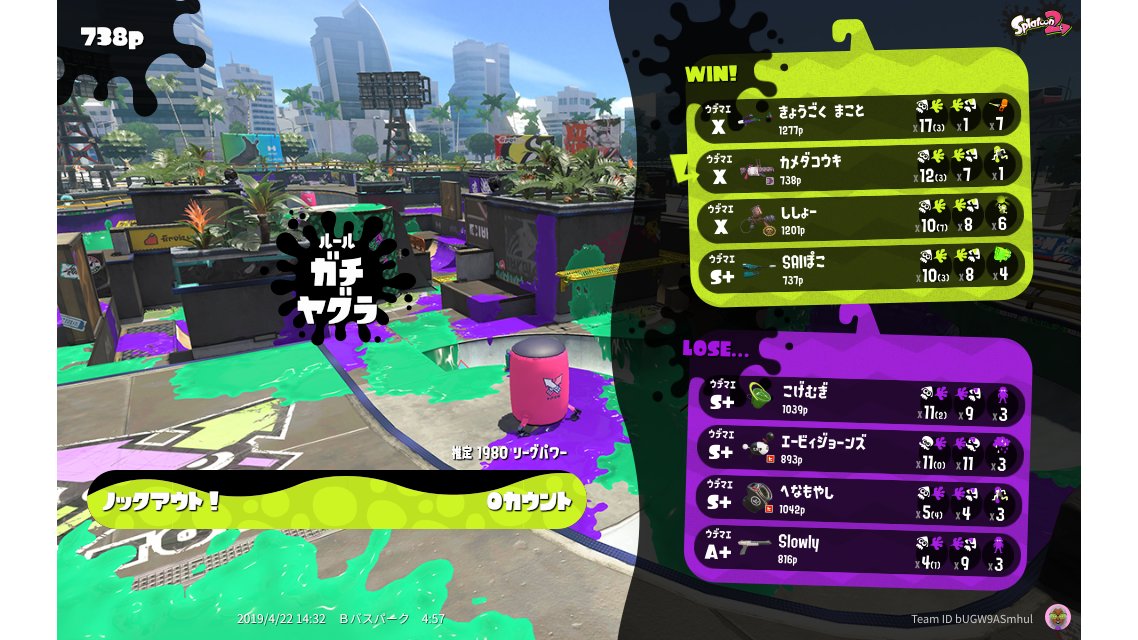Click the SAIぽこ player row
This screenshot has width=1138, height=640.
pyautogui.click(x=860, y=266)
